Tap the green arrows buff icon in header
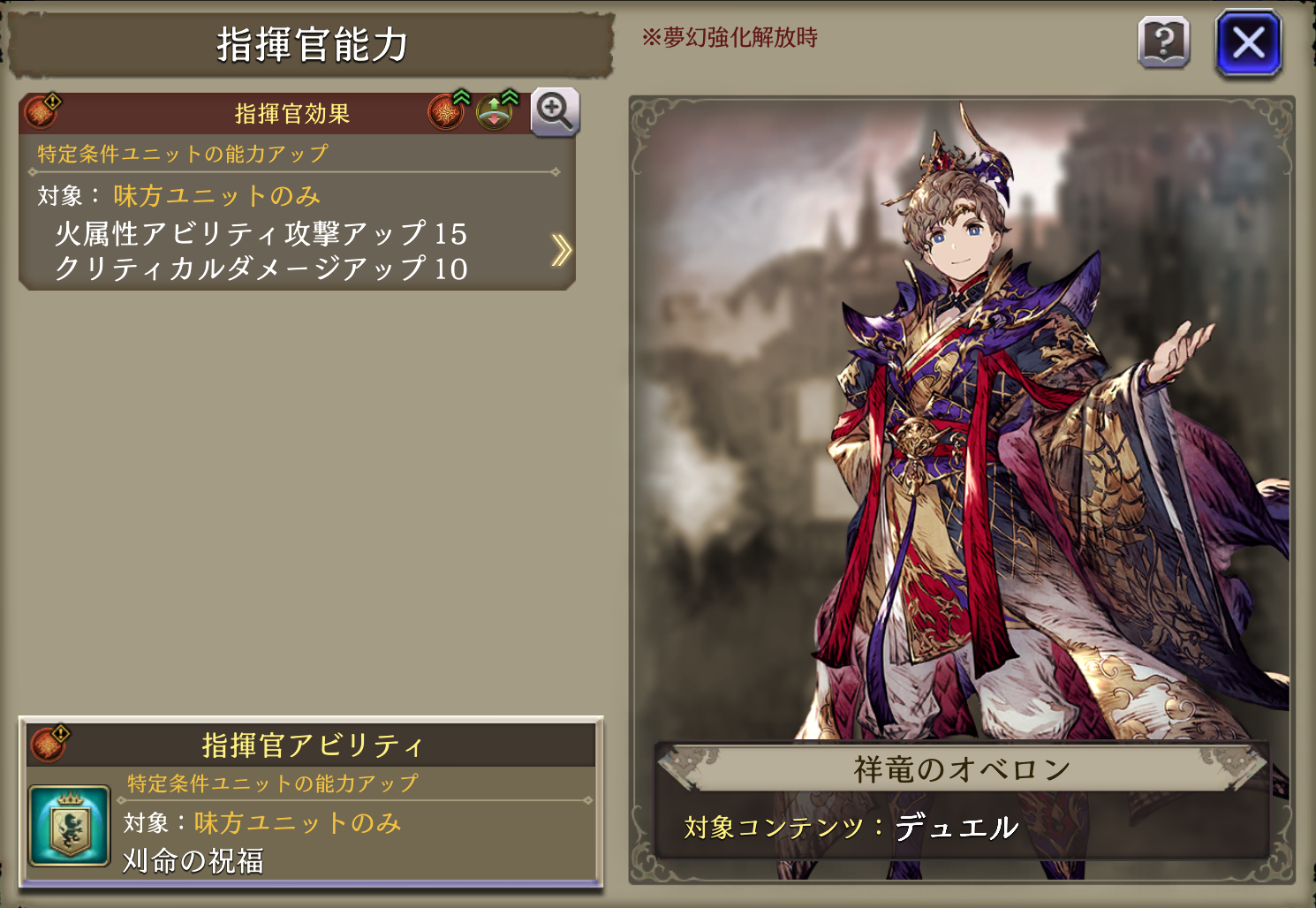1316x908 pixels. 495,112
